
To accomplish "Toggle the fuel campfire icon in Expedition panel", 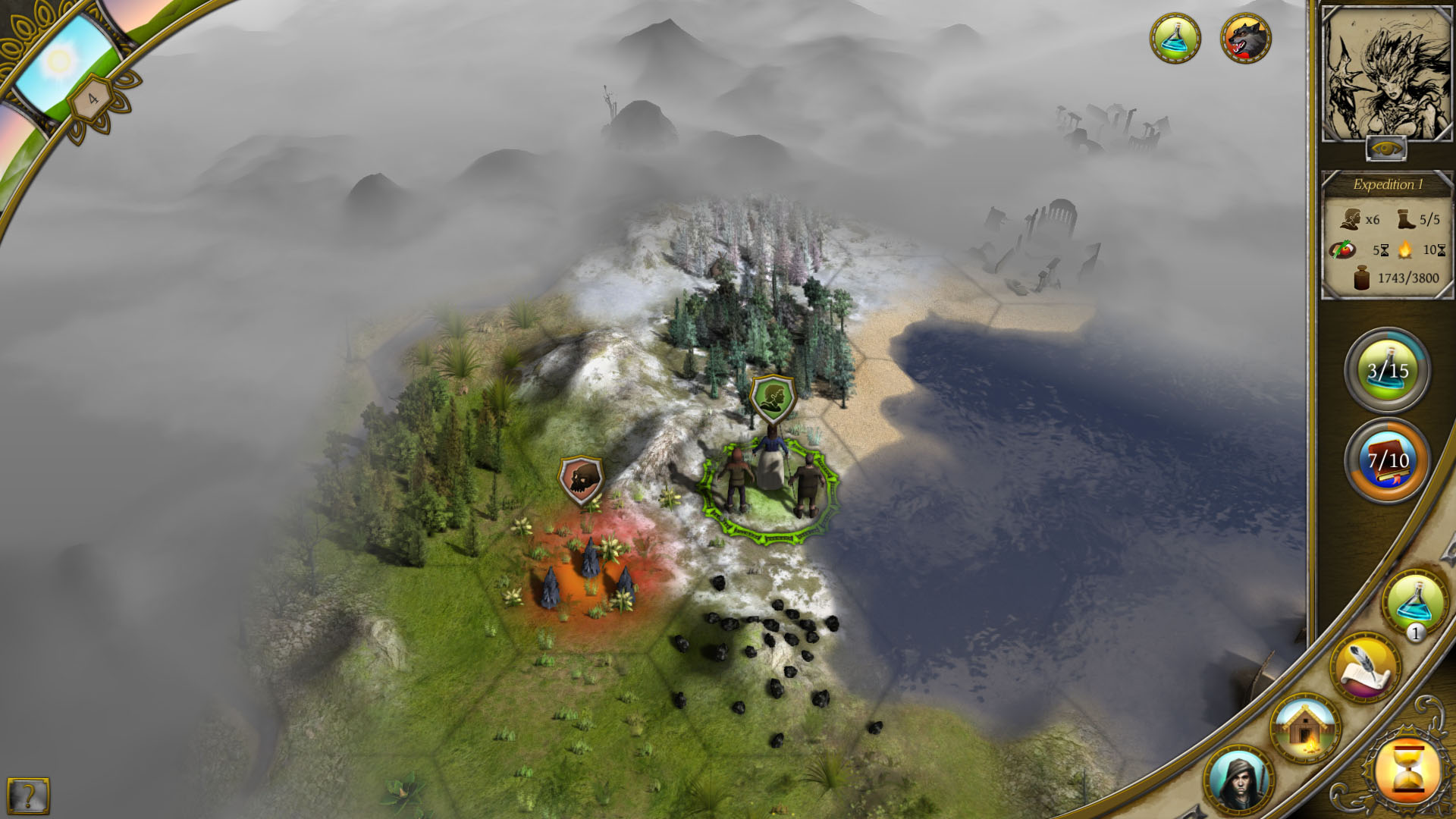I will click(1407, 250).
